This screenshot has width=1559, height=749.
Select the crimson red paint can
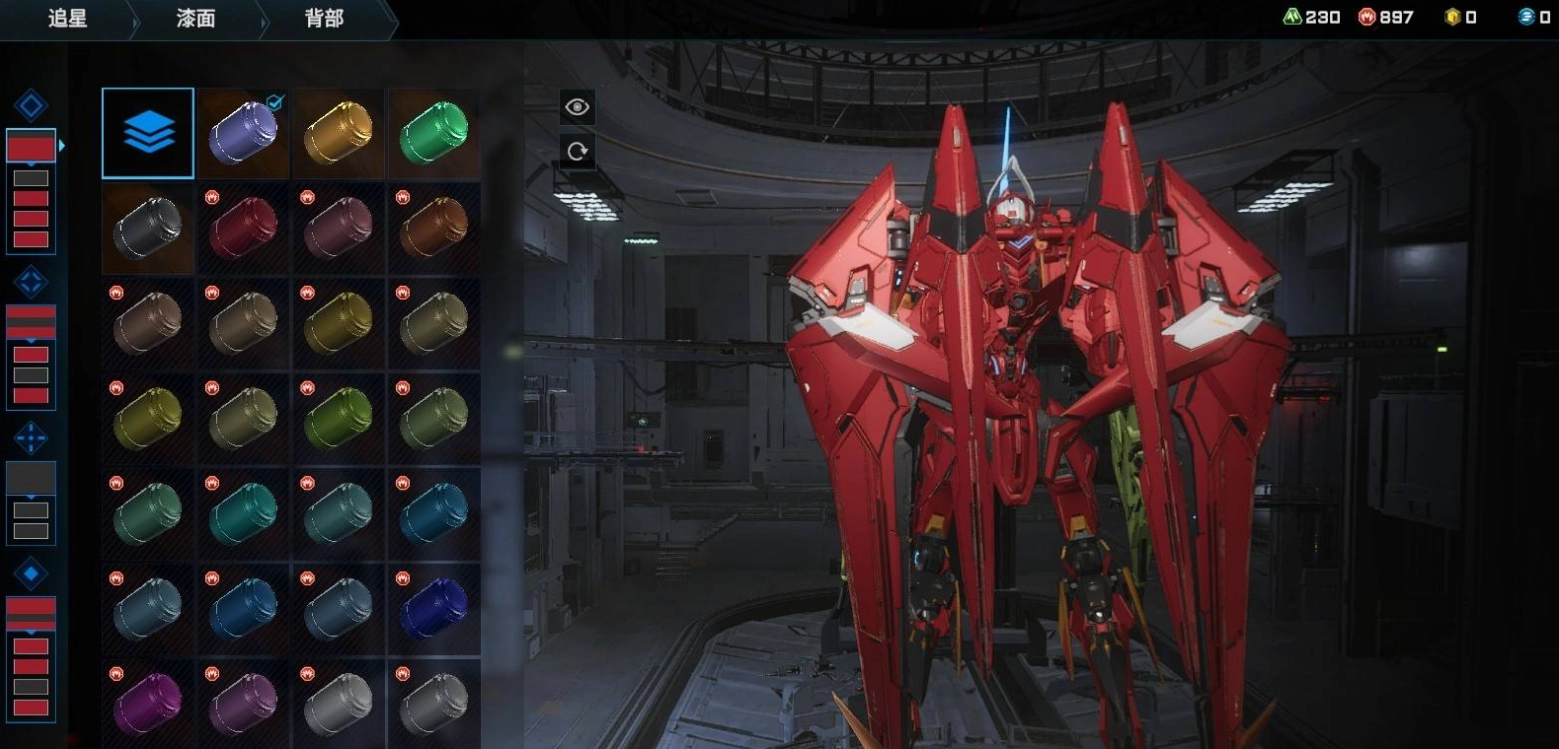point(243,228)
